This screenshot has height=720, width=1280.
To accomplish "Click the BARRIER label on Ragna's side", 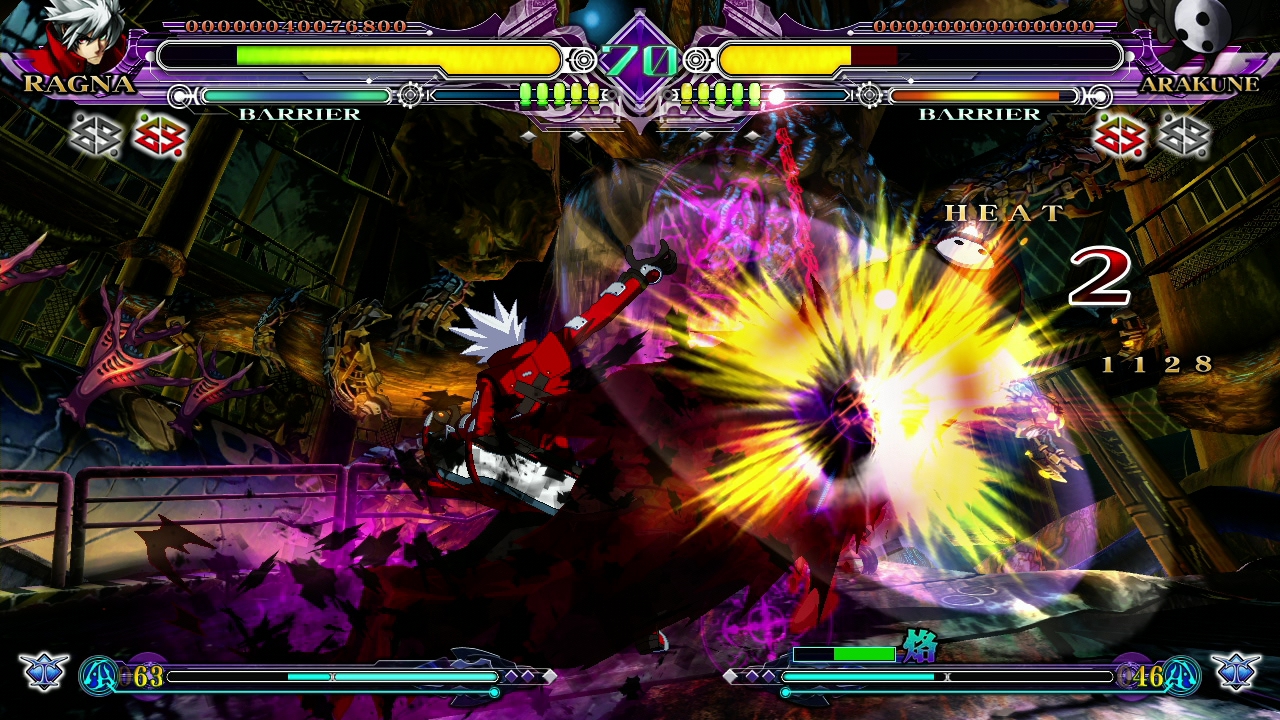I will 299,114.
